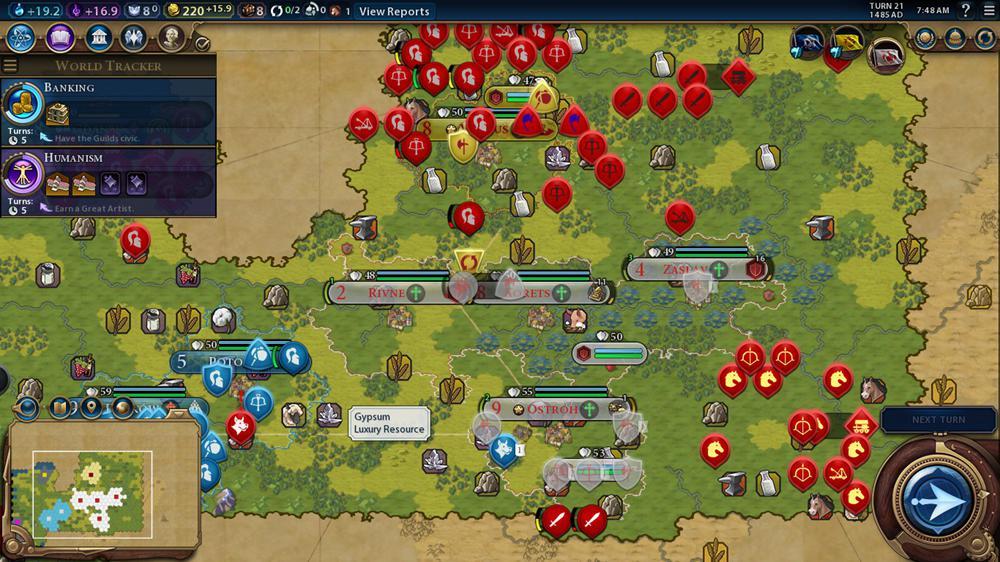This screenshot has width=1000, height=562.
Task: Open the Government building icon
Action: [x=98, y=38]
